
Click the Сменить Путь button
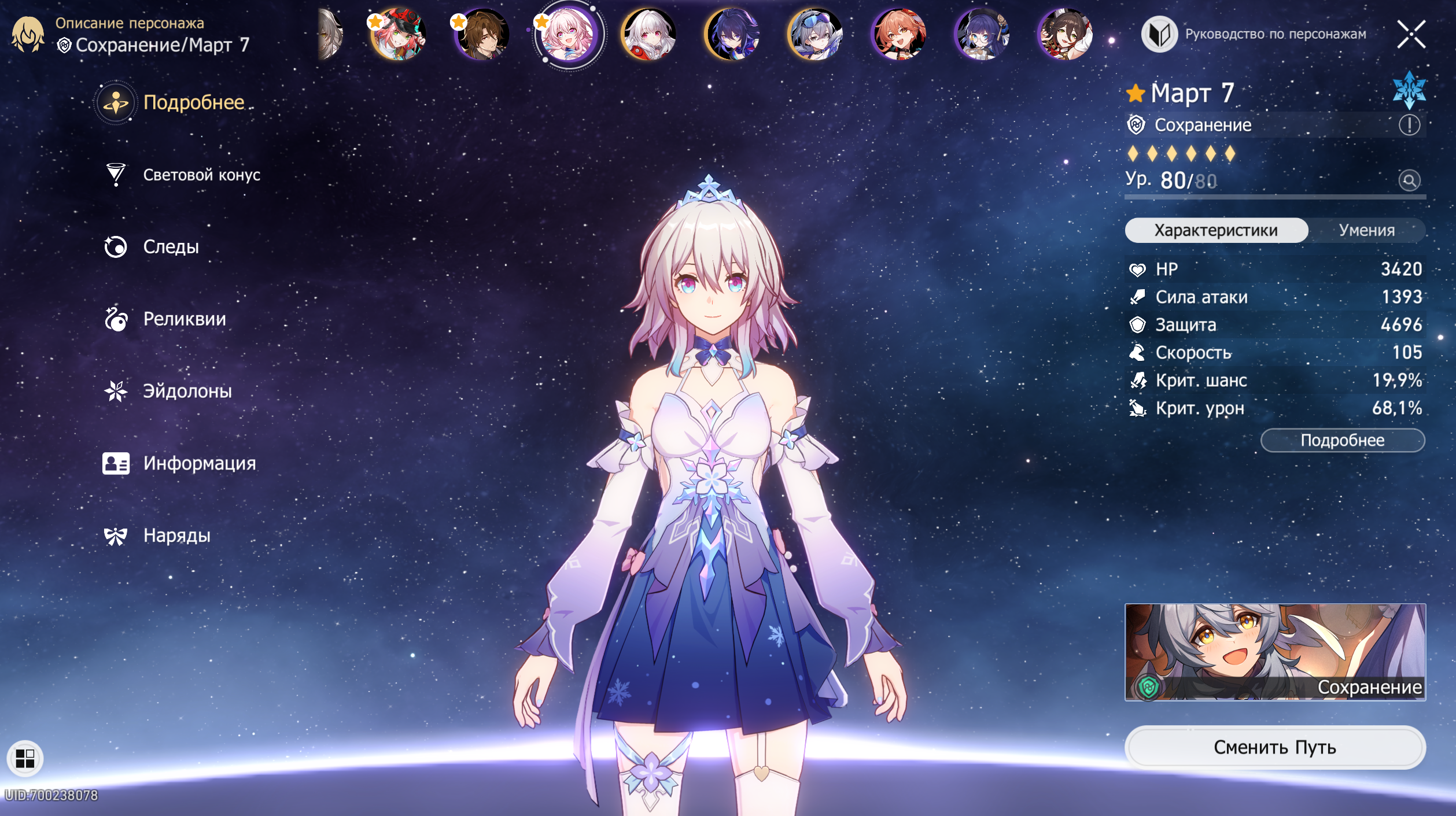point(1274,747)
